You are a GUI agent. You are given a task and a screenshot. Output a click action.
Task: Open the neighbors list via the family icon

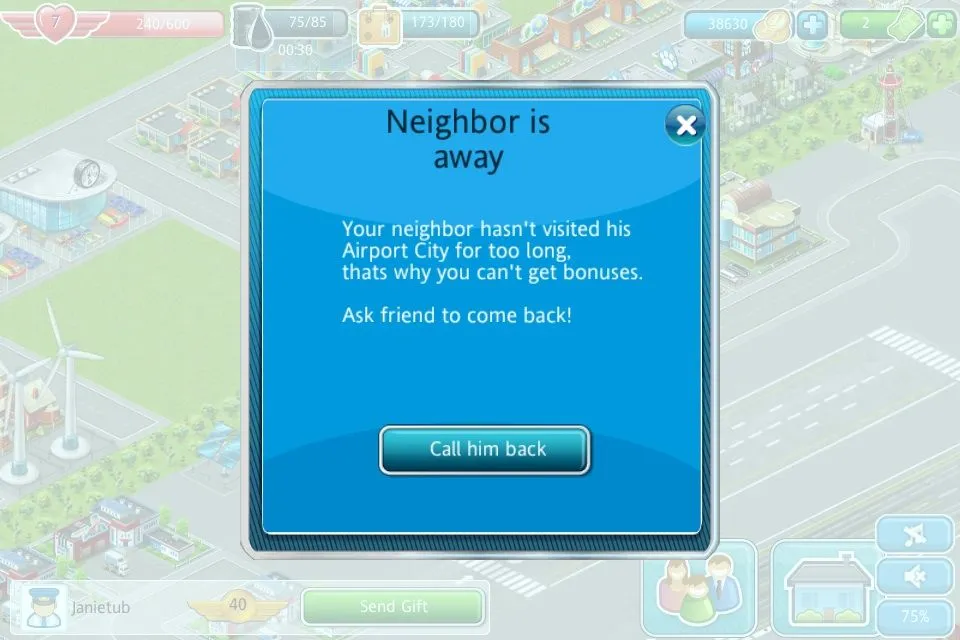699,590
